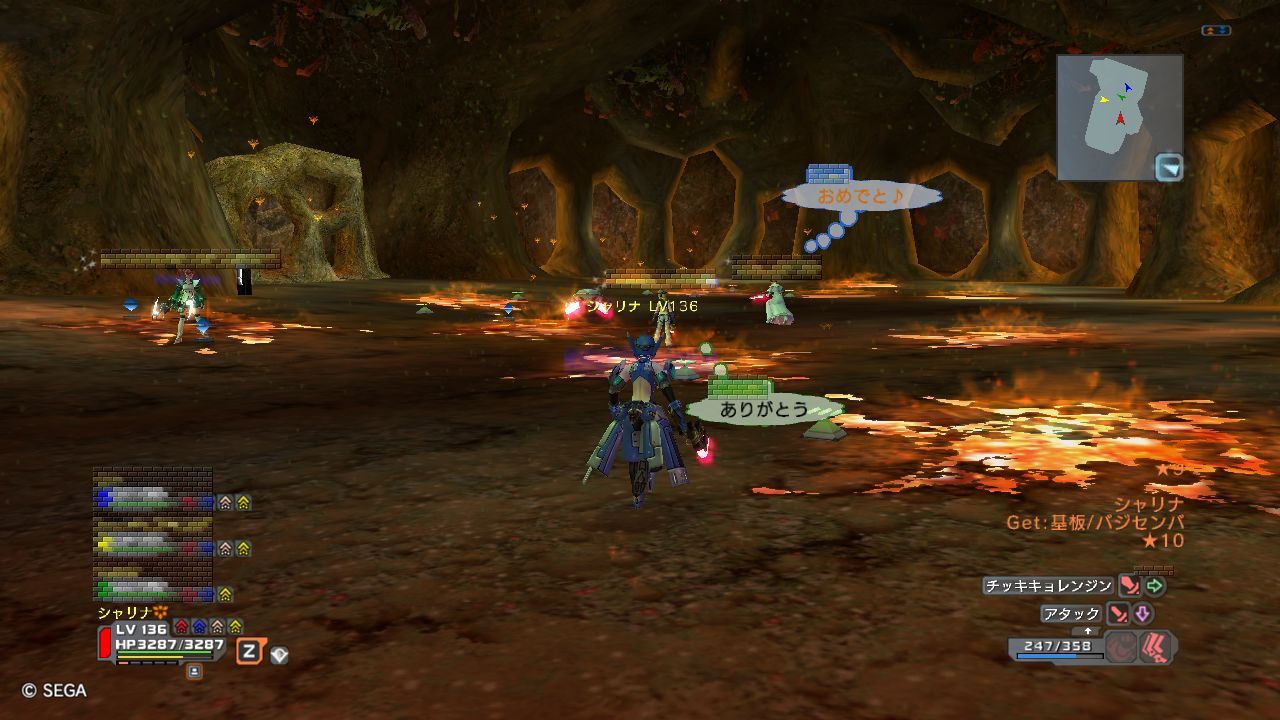Click the purple down-arrow action icon
Image resolution: width=1280 pixels, height=720 pixels.
pyautogui.click(x=1142, y=614)
